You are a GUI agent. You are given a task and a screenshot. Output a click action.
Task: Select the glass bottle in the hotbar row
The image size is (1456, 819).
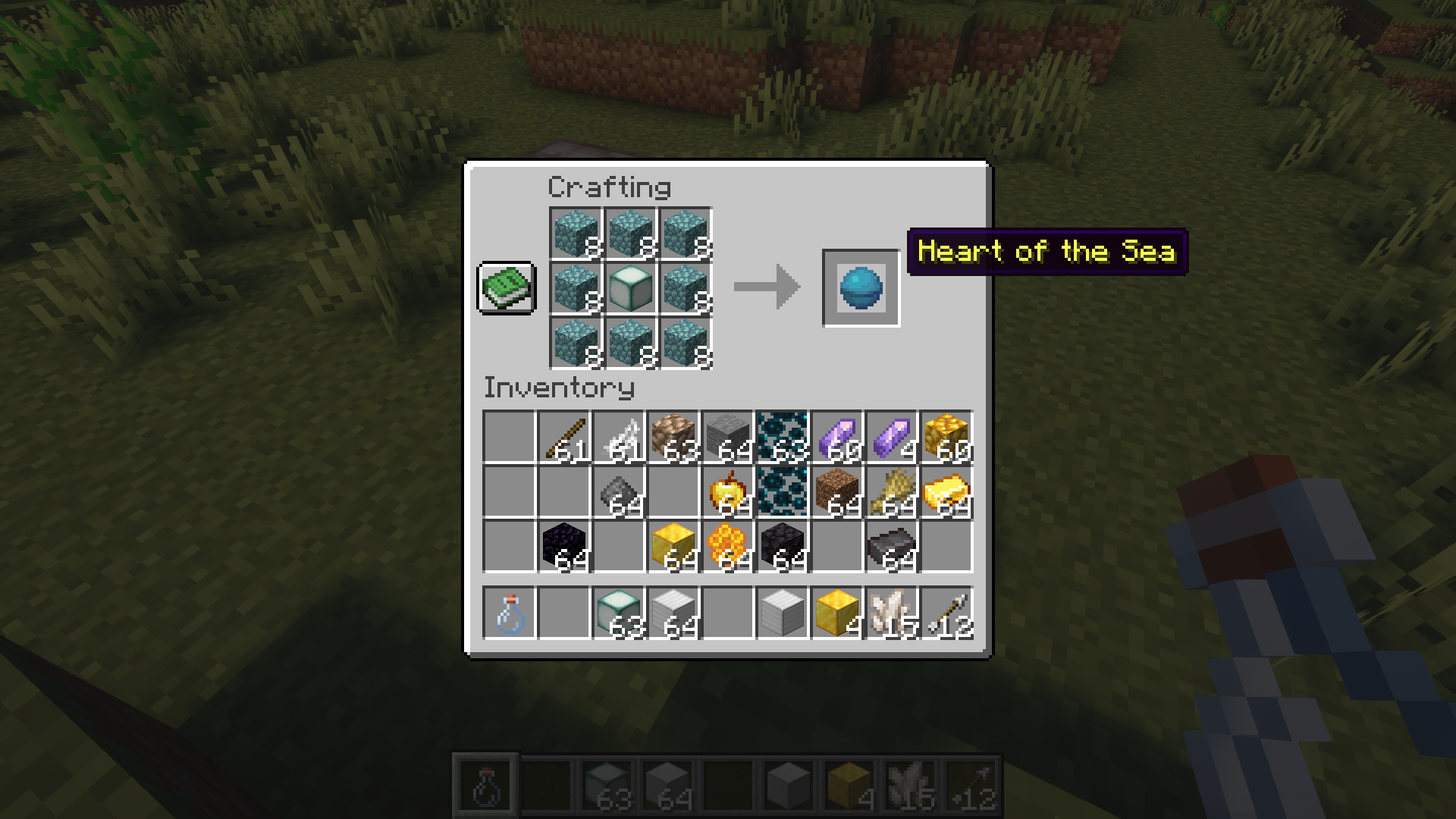coord(510,613)
